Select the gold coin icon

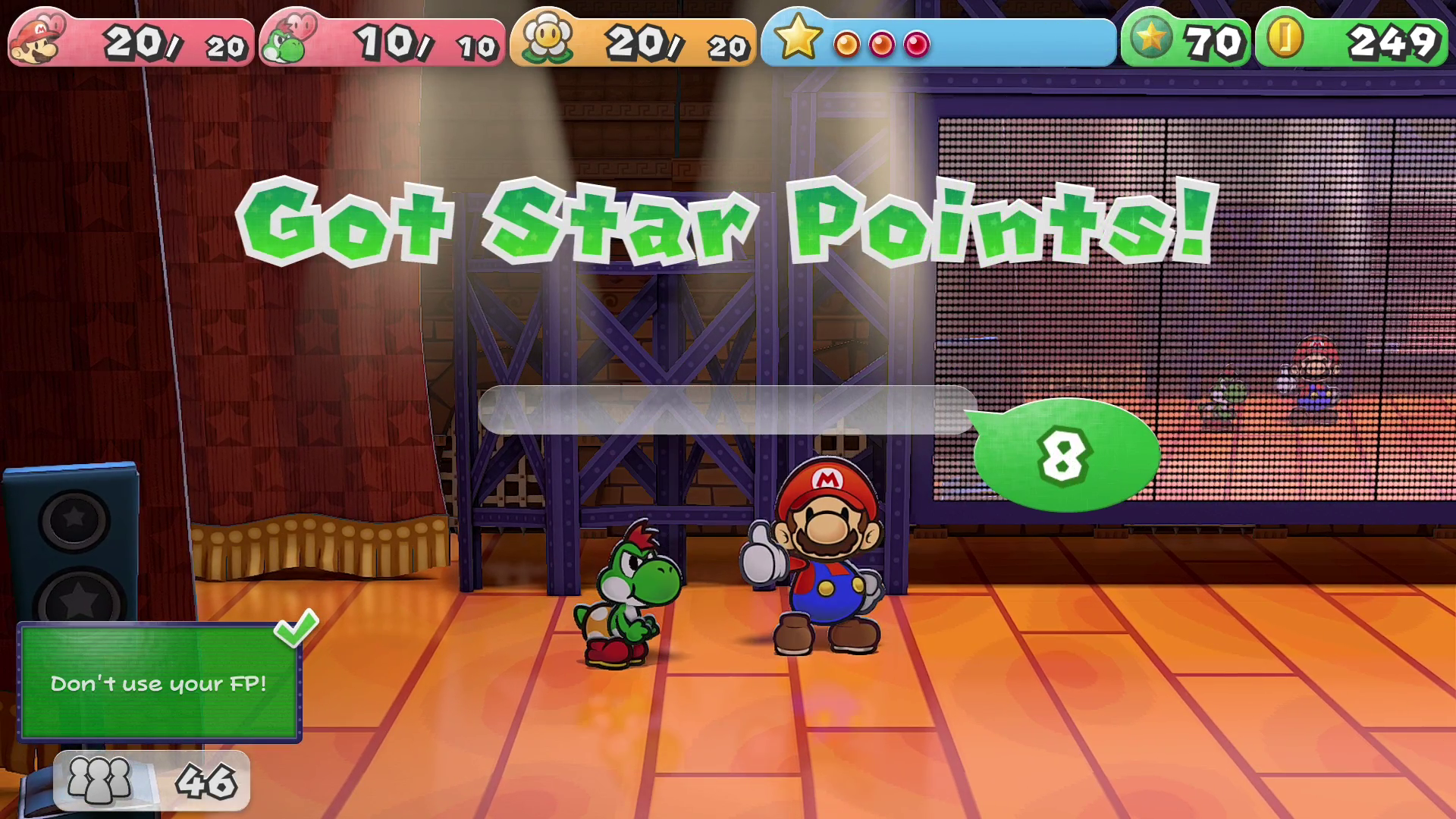click(x=1285, y=38)
